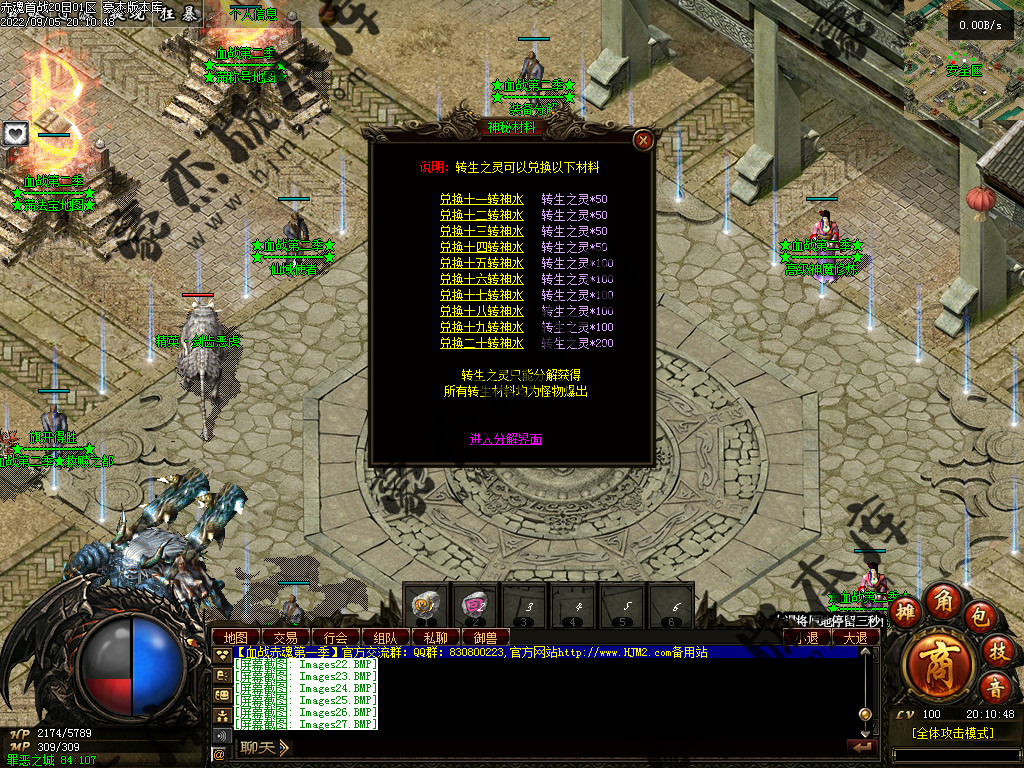Pick the 兑换十八转神水 exchange link
This screenshot has height=768, width=1024.
(482, 311)
